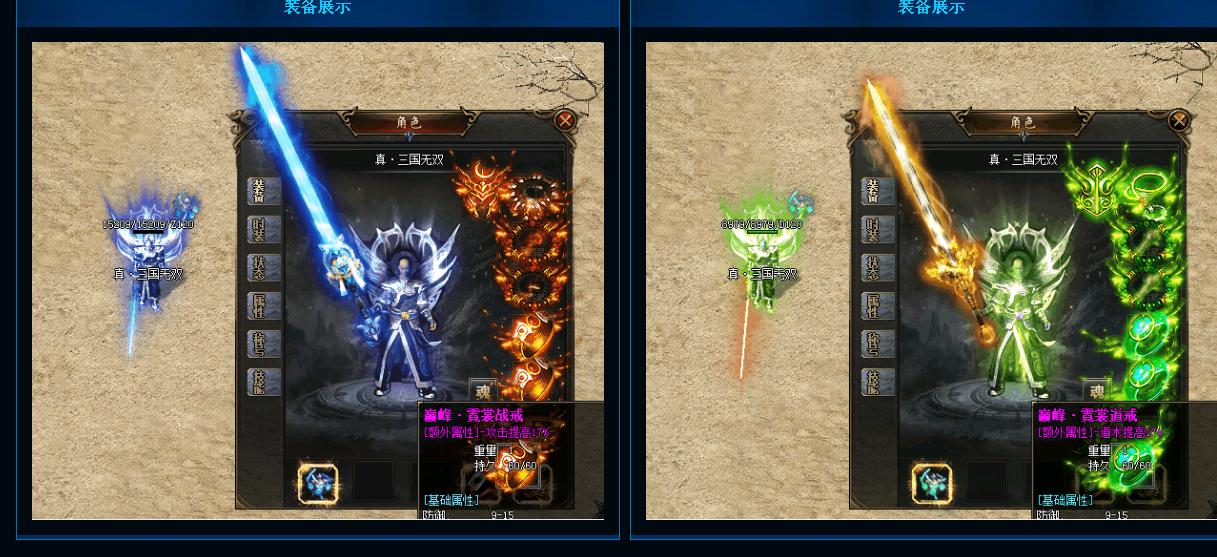The height and width of the screenshot is (557, 1217).
Task: Select the glowing green helmet equipment slot
Action: (x=1095, y=186)
